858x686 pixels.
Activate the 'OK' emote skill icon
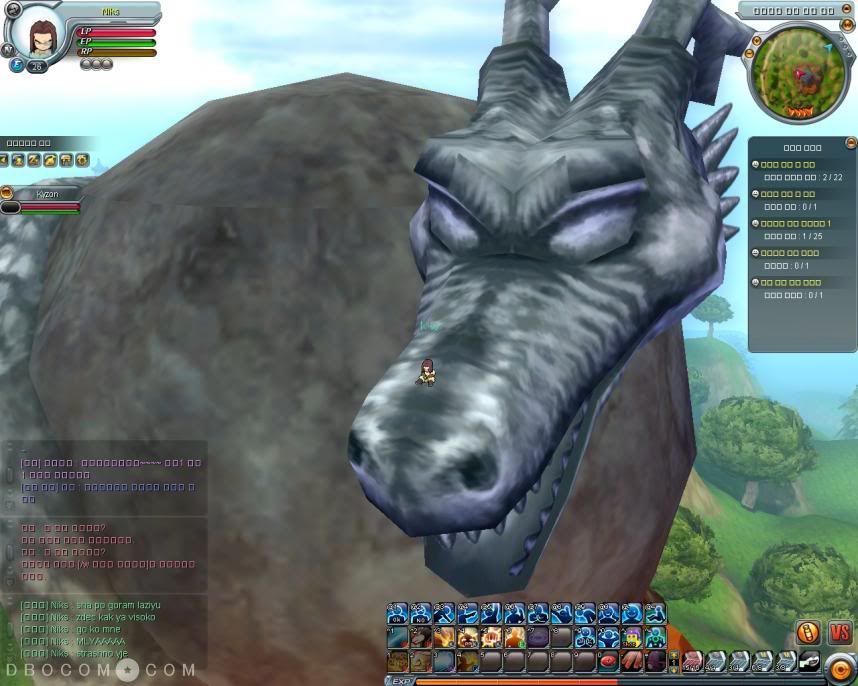point(397,613)
